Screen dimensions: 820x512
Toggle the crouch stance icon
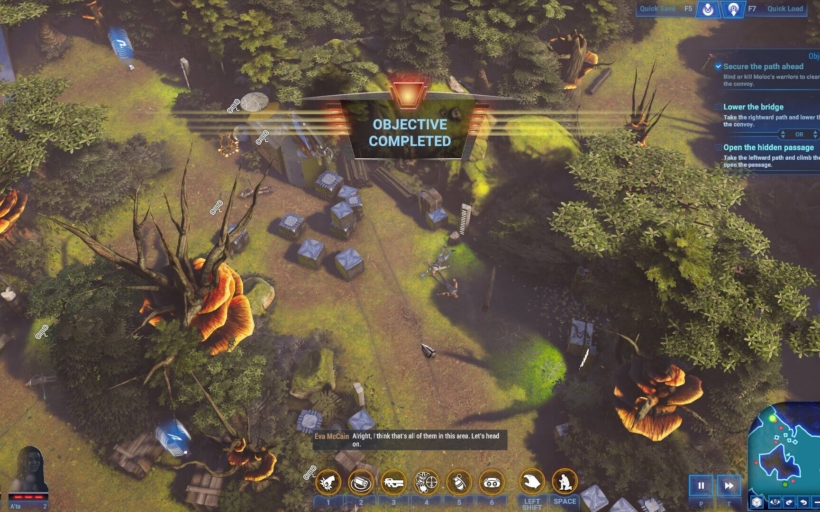tap(565, 482)
